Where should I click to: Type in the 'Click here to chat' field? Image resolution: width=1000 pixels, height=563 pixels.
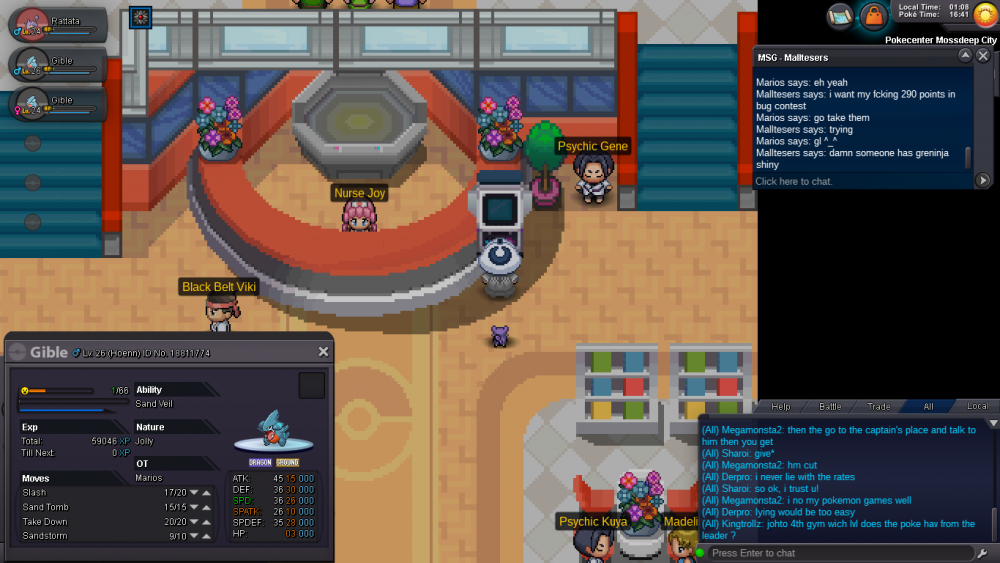860,181
